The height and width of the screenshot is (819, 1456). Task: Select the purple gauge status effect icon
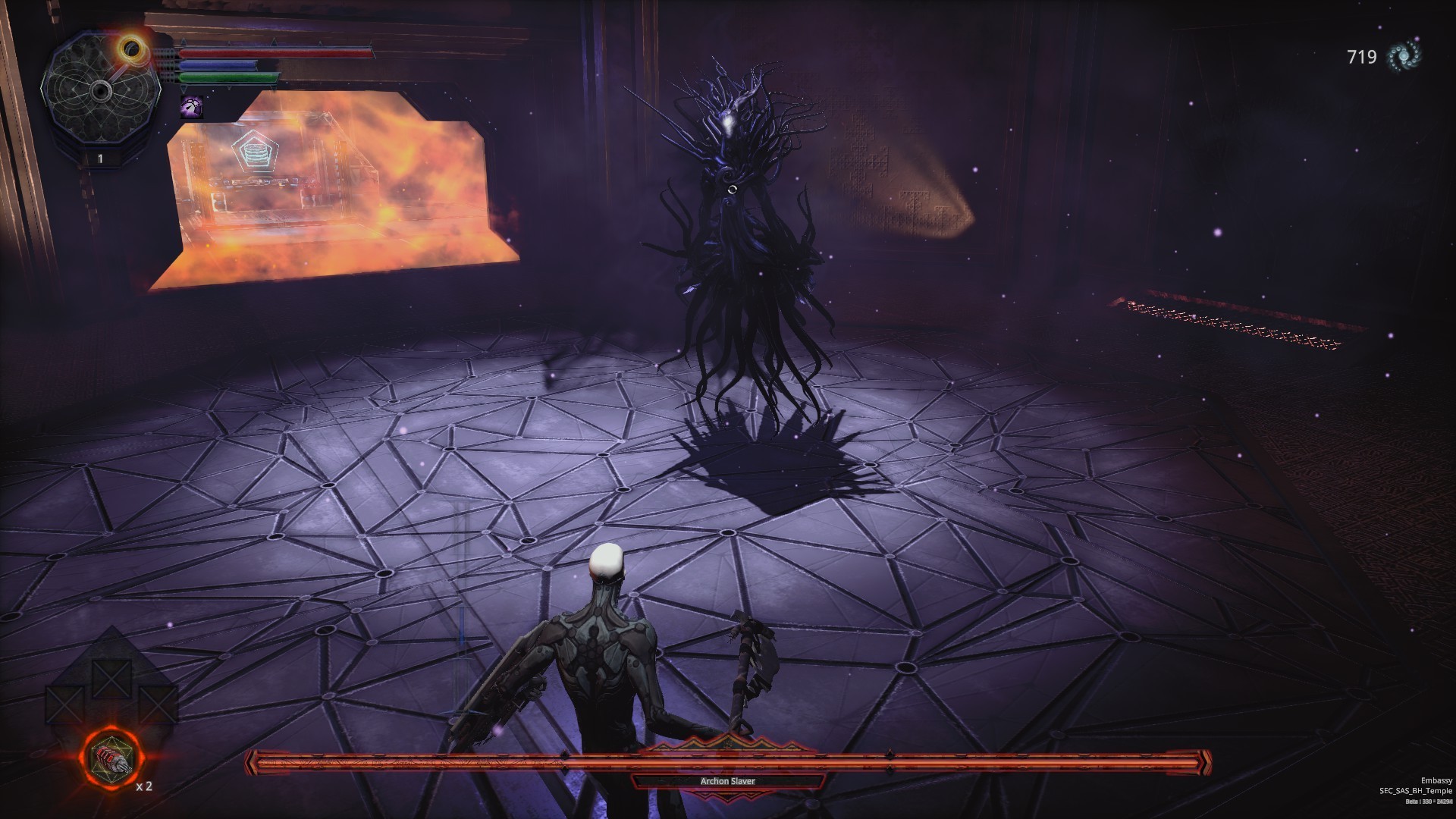coord(191,107)
